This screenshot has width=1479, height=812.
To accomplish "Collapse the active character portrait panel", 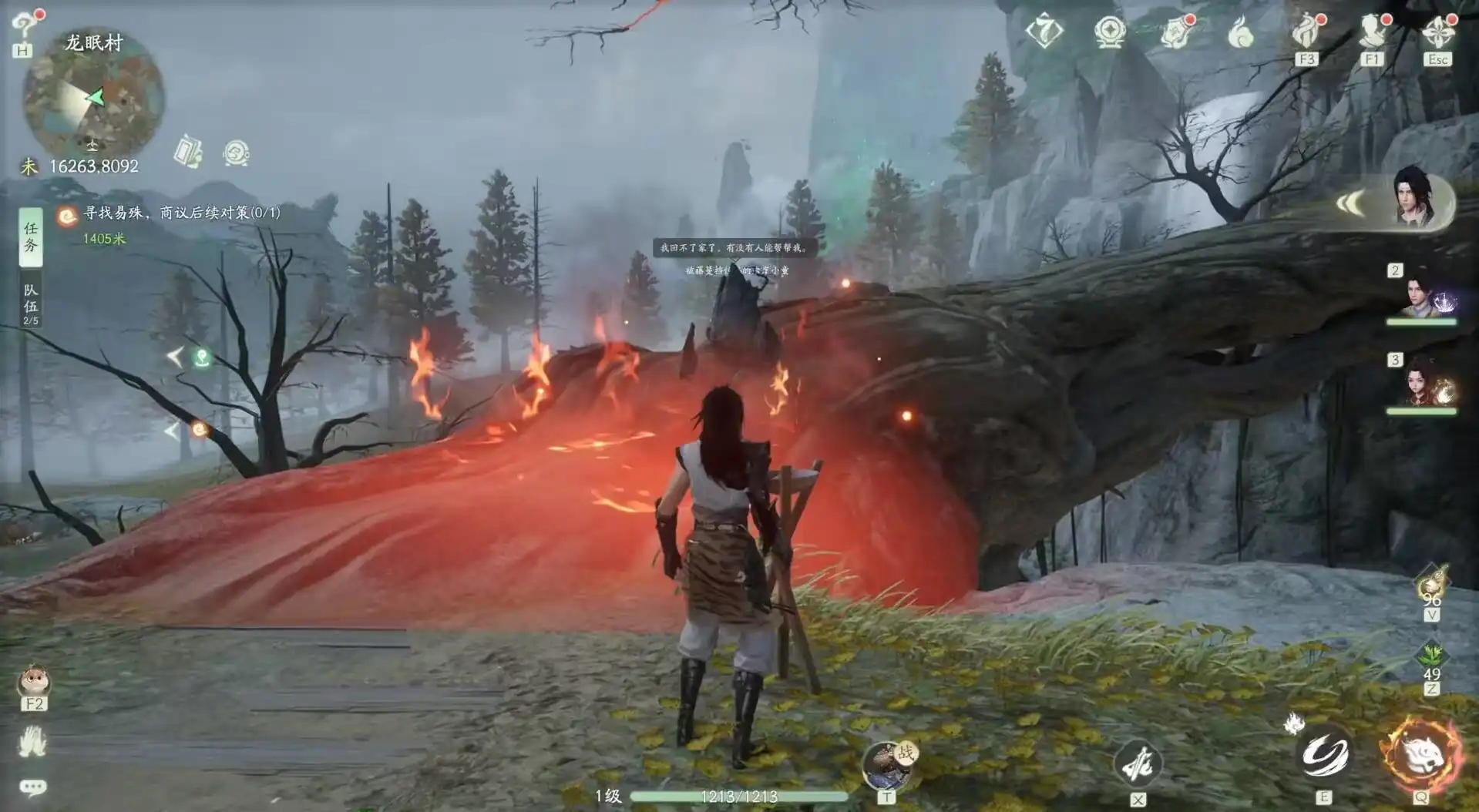I will [x=1350, y=203].
